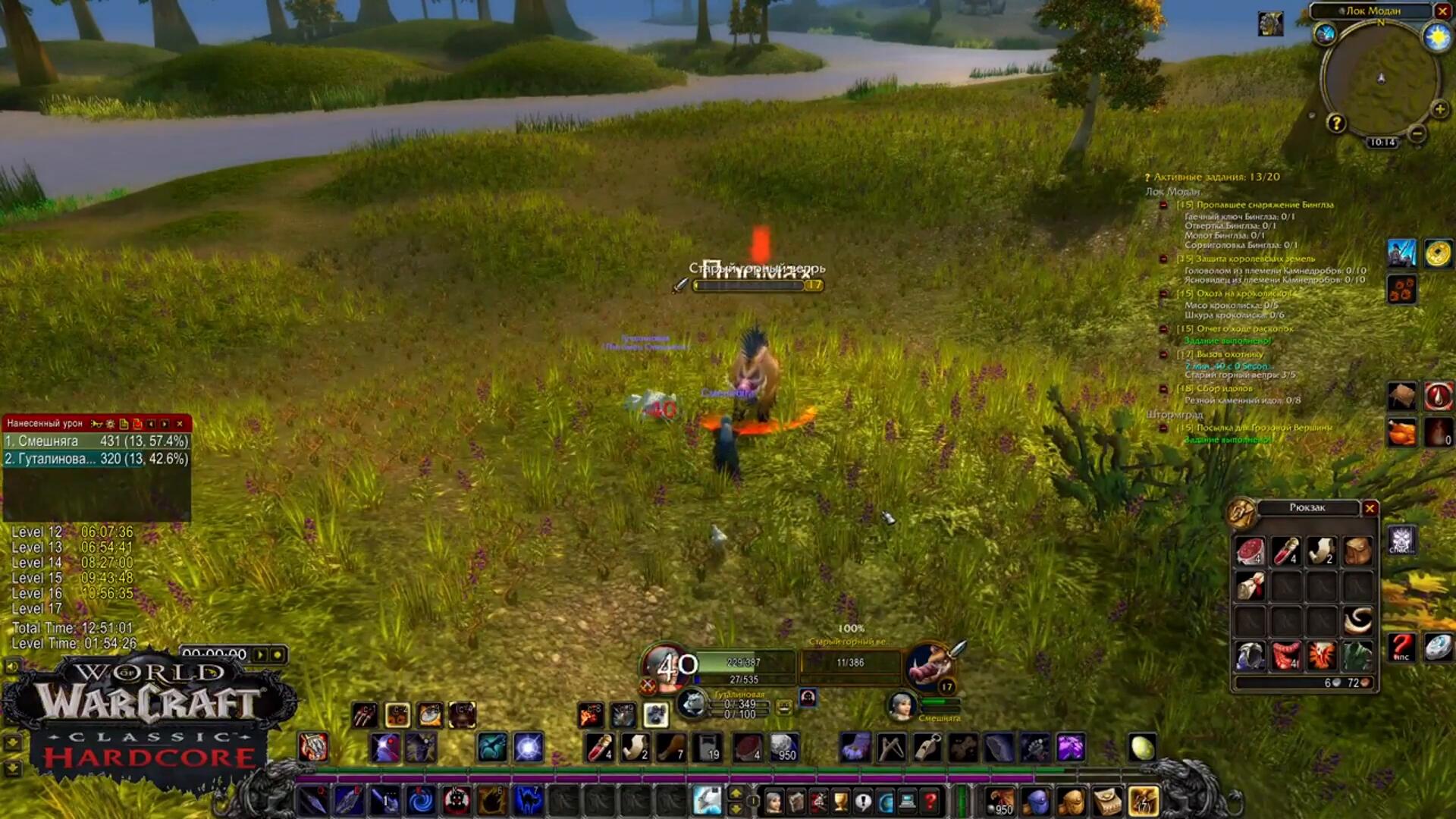This screenshot has width=1456, height=819.
Task: Select the curved tusk item in the backpack
Action: click(1357, 621)
